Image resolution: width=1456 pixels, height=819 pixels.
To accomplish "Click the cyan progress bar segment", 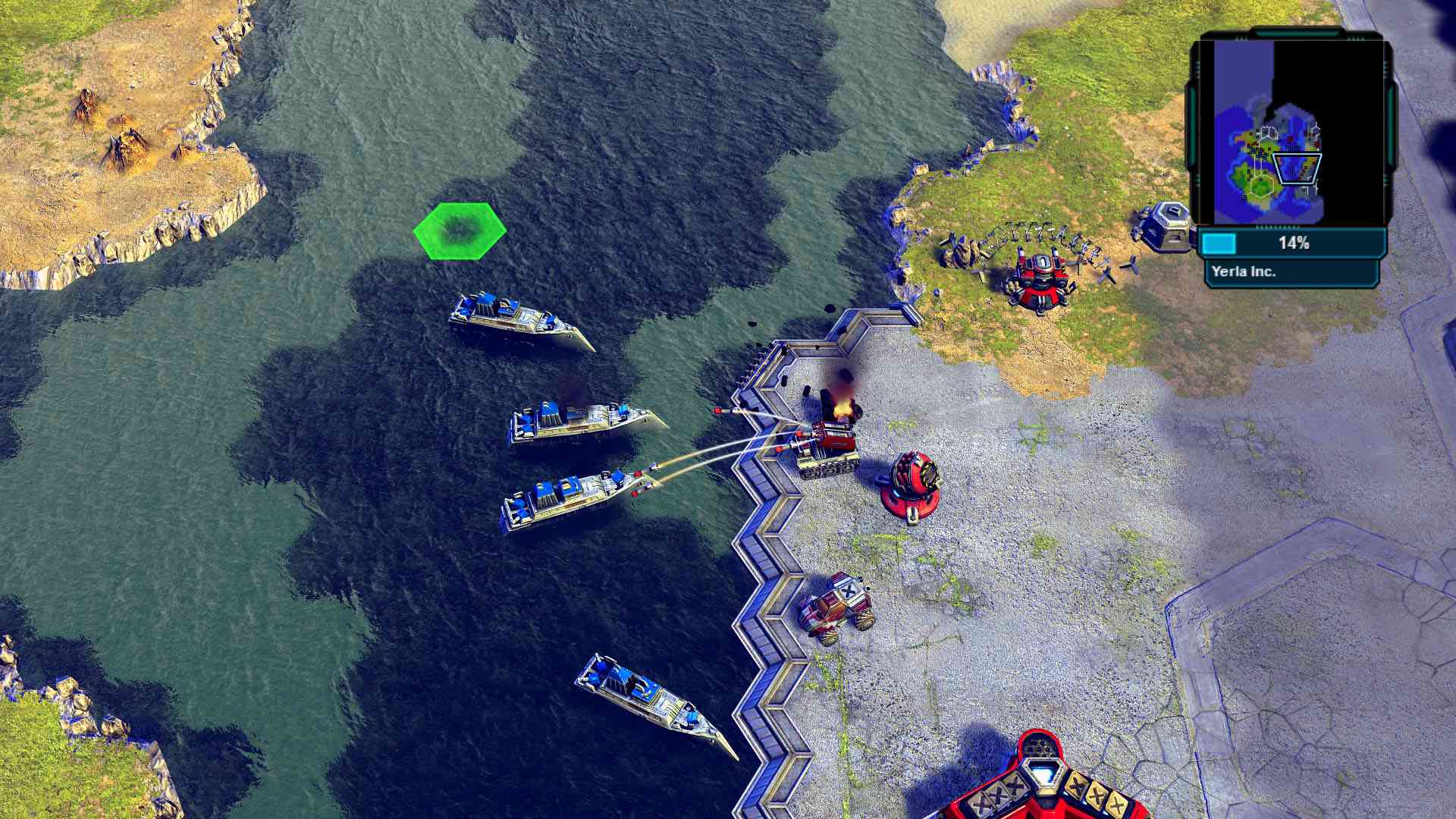I will [x=1221, y=243].
